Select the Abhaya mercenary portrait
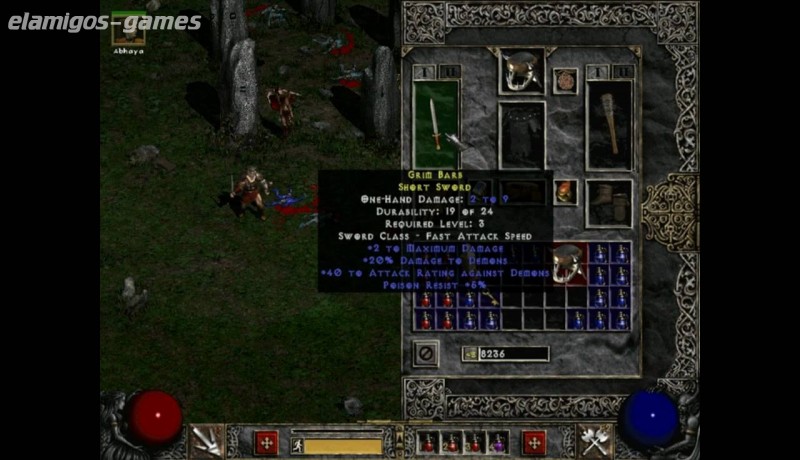 tap(128, 29)
